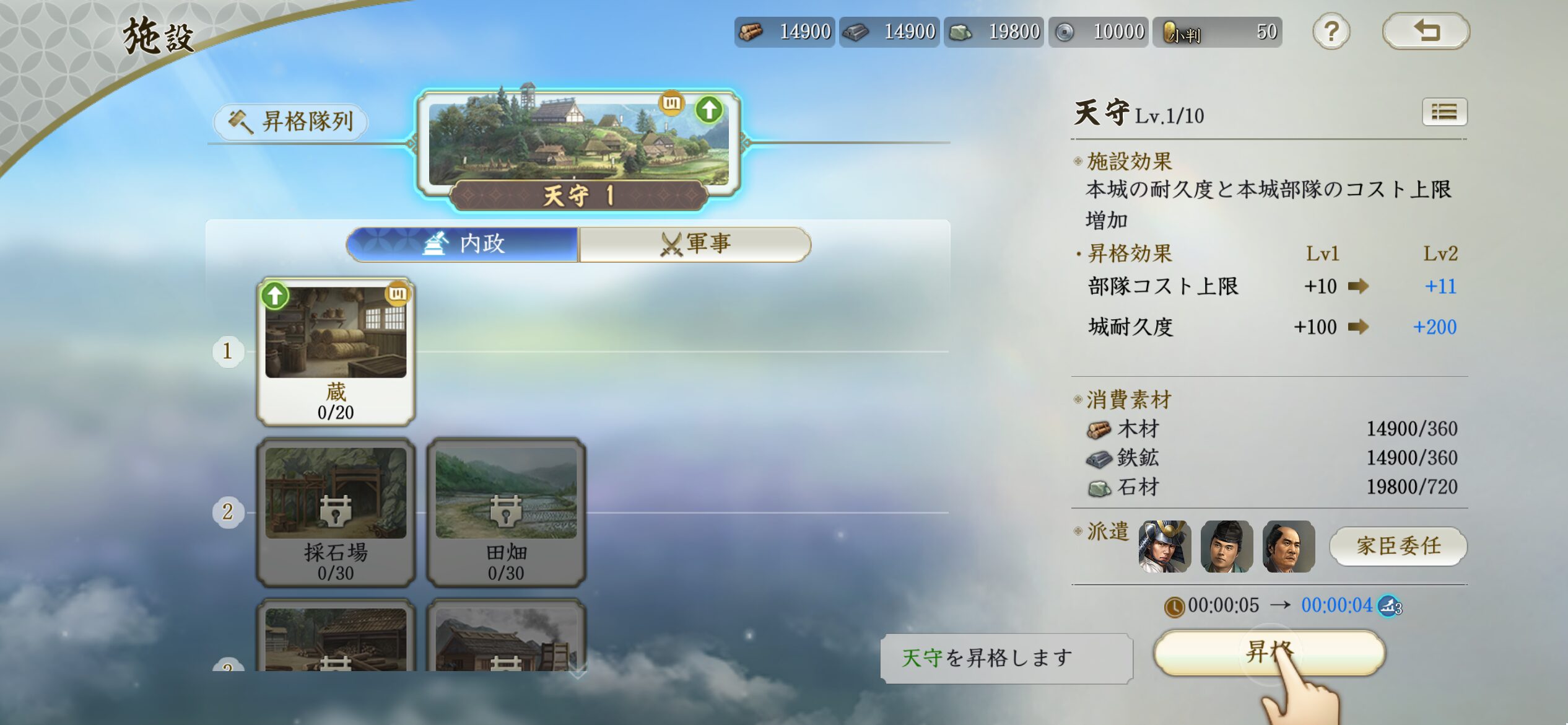This screenshot has width=1568, height=725.
Task: Go back with the return arrow button
Action: click(x=1426, y=31)
